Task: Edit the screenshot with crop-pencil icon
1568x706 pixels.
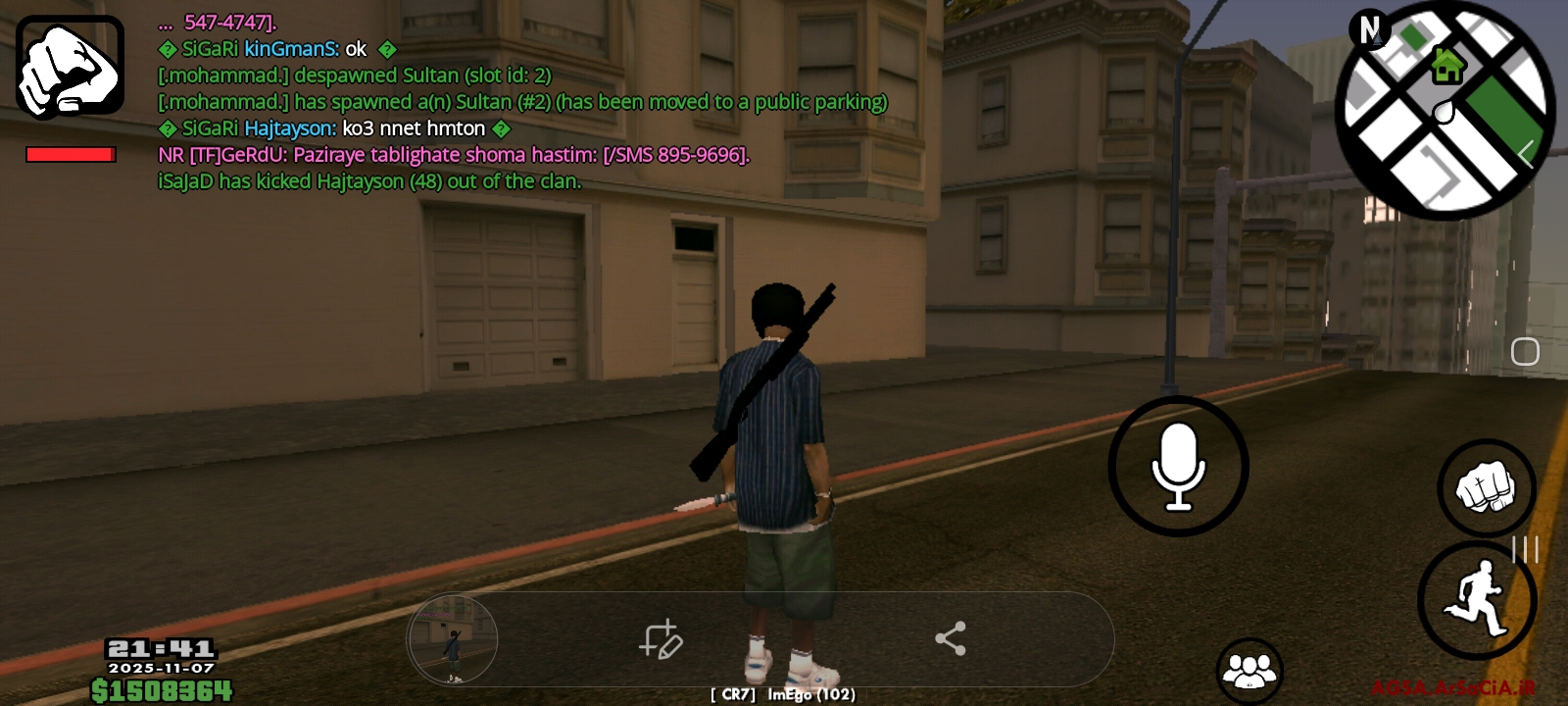Action: click(x=661, y=639)
